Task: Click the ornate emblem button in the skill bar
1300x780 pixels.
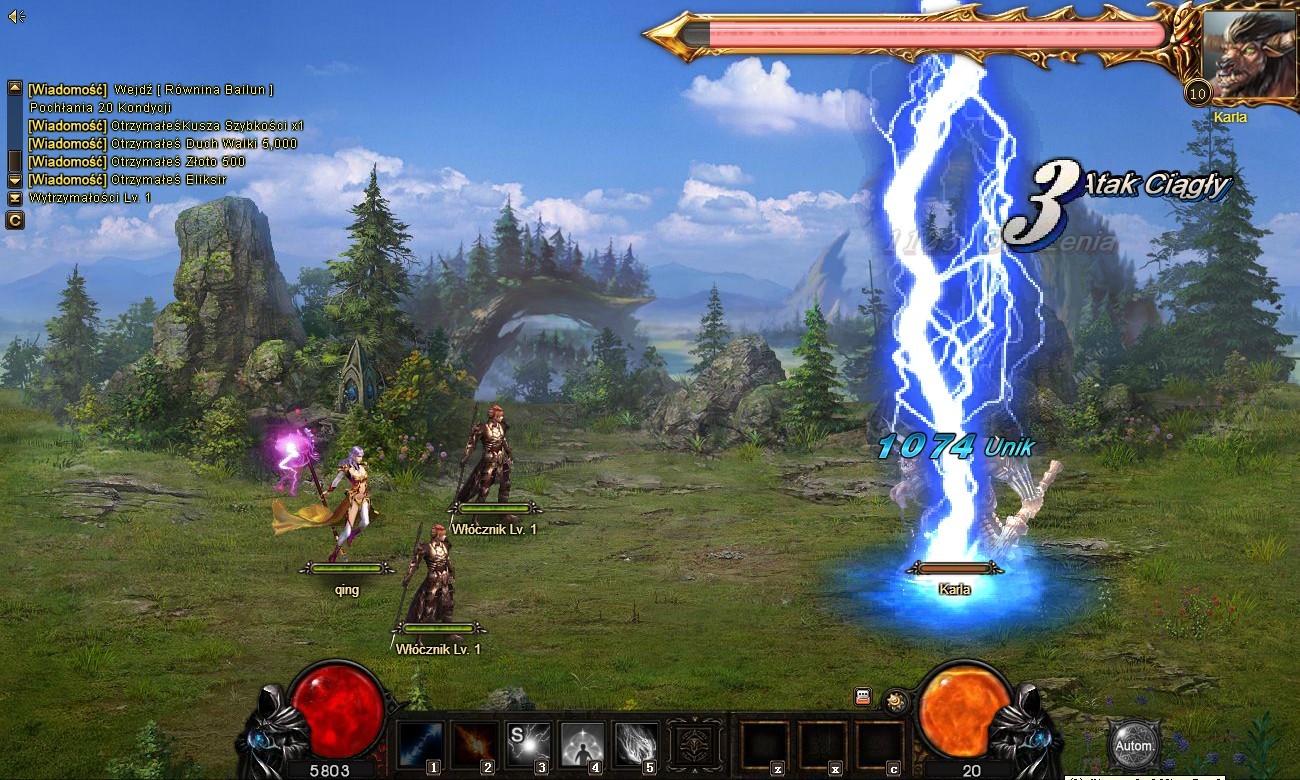Action: pyautogui.click(x=695, y=745)
